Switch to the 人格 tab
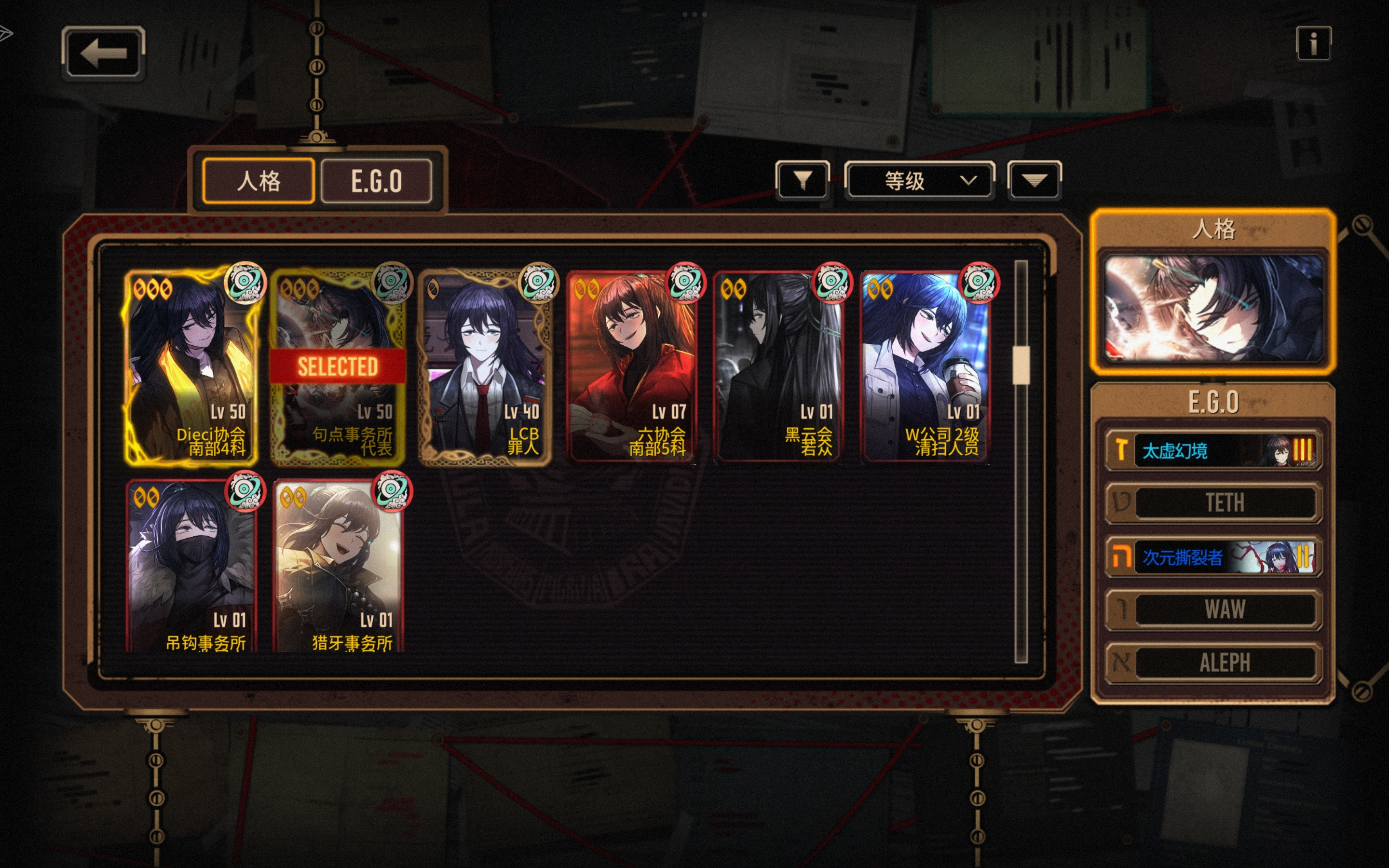Viewport: 1389px width, 868px height. pyautogui.click(x=259, y=181)
